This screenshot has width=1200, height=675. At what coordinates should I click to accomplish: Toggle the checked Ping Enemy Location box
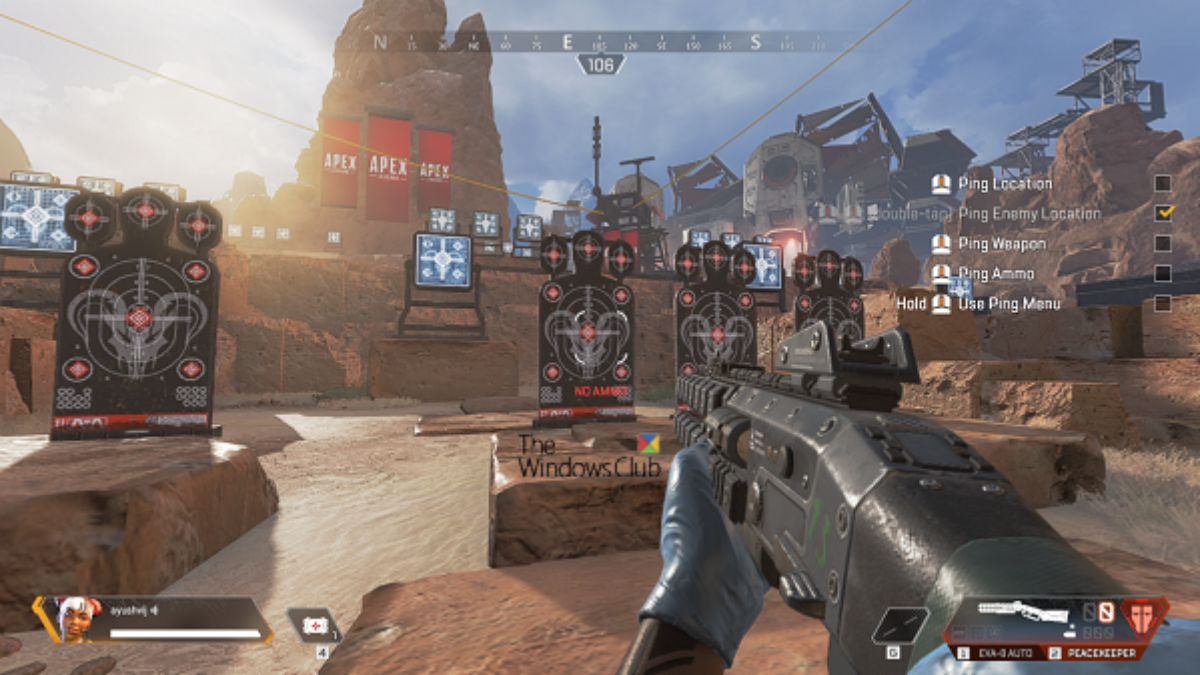click(1162, 213)
